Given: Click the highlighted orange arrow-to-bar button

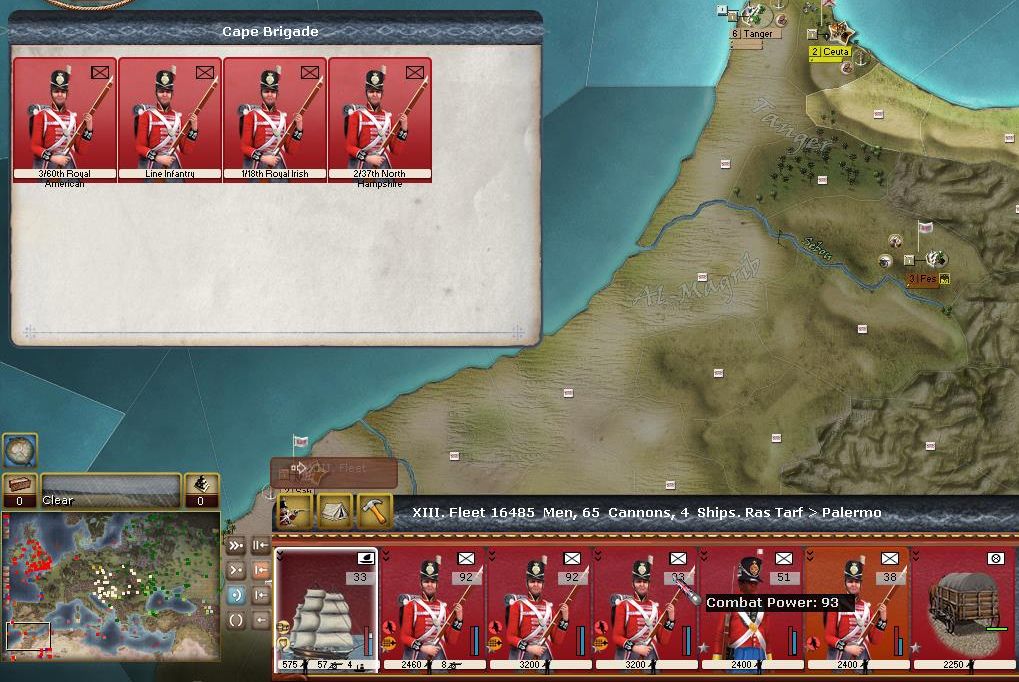Looking at the screenshot, I should [x=261, y=571].
